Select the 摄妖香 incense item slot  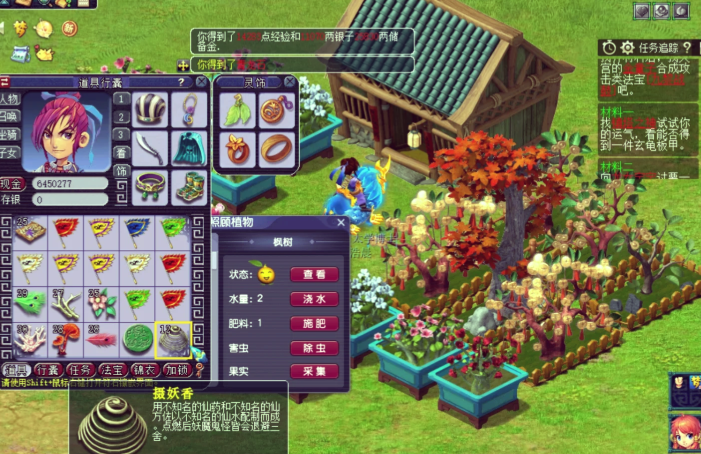point(173,339)
